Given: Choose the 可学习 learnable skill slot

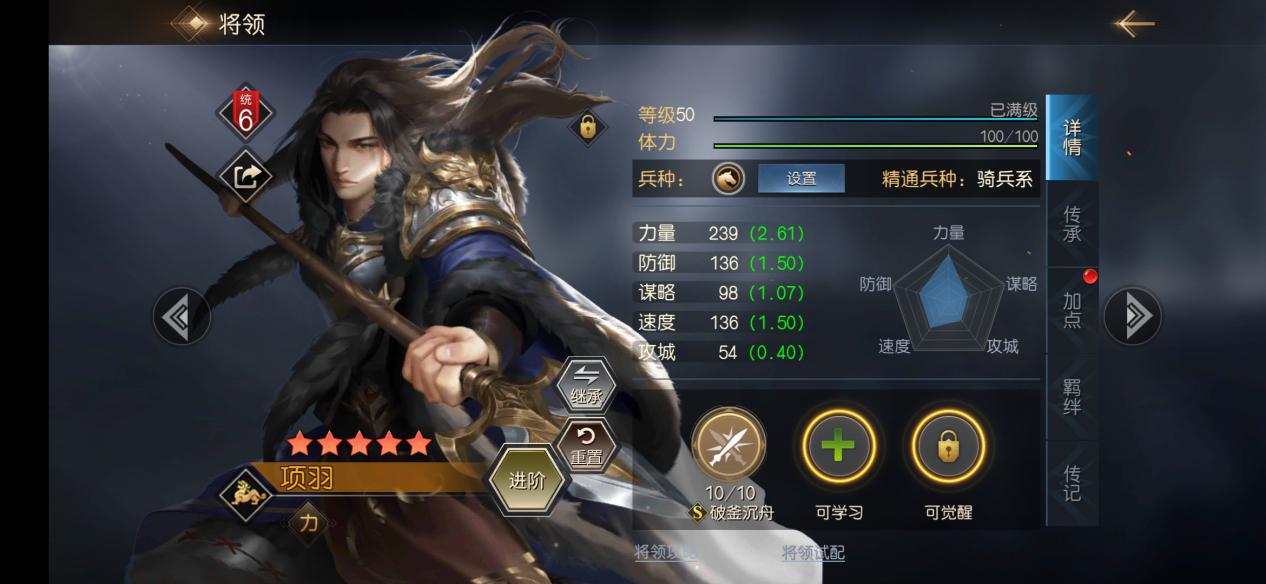Looking at the screenshot, I should coord(838,446).
